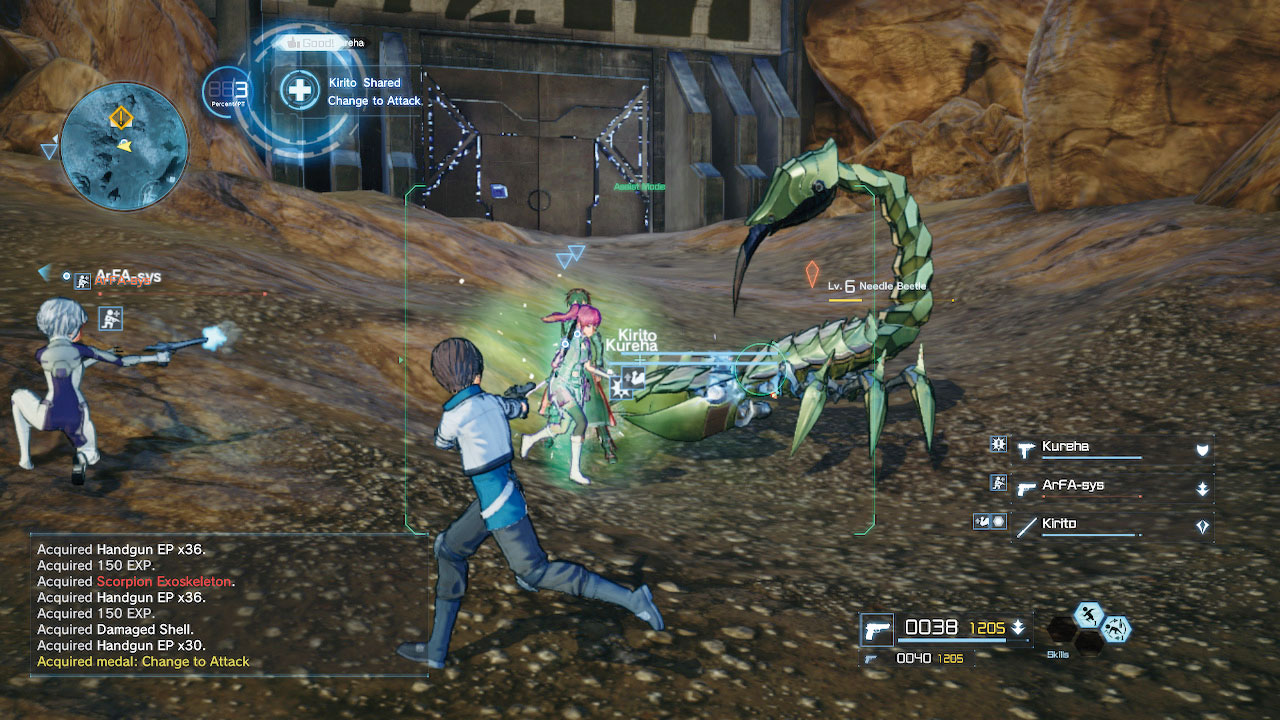Select Kureha's buff status icon
The width and height of the screenshot is (1280, 720).
998,444
